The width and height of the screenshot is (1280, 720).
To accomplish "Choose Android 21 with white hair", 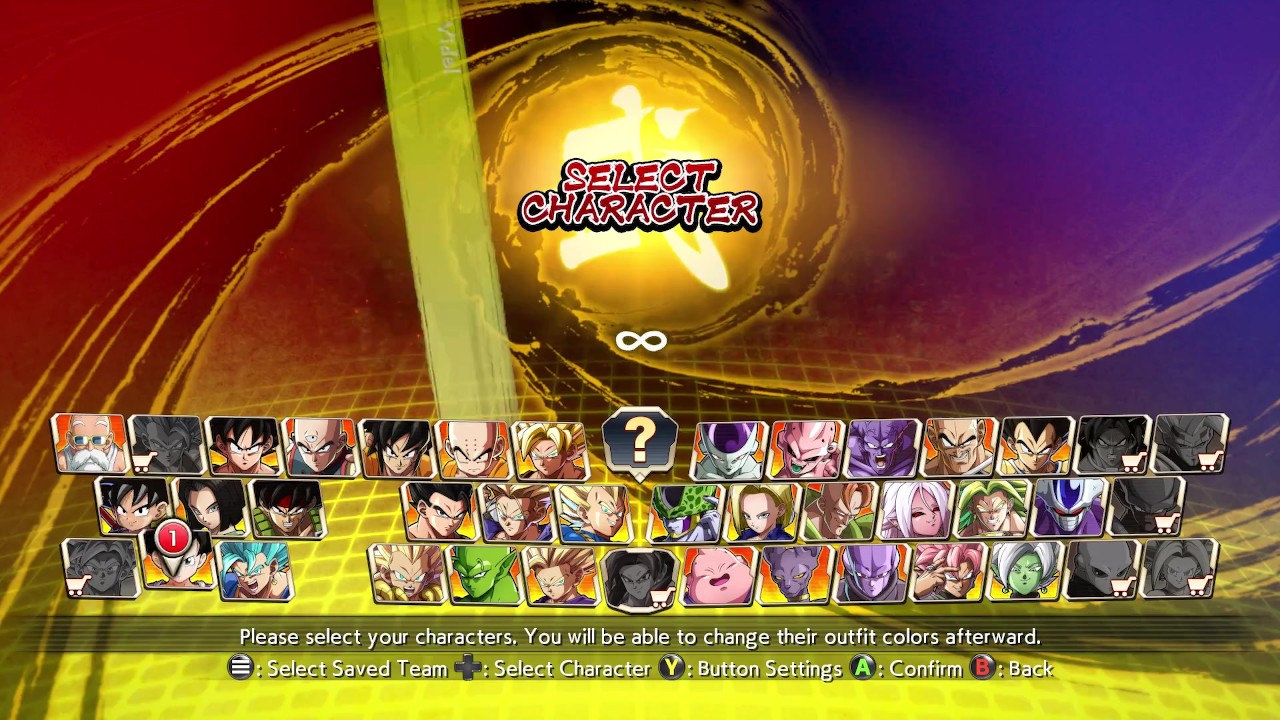I will [916, 509].
